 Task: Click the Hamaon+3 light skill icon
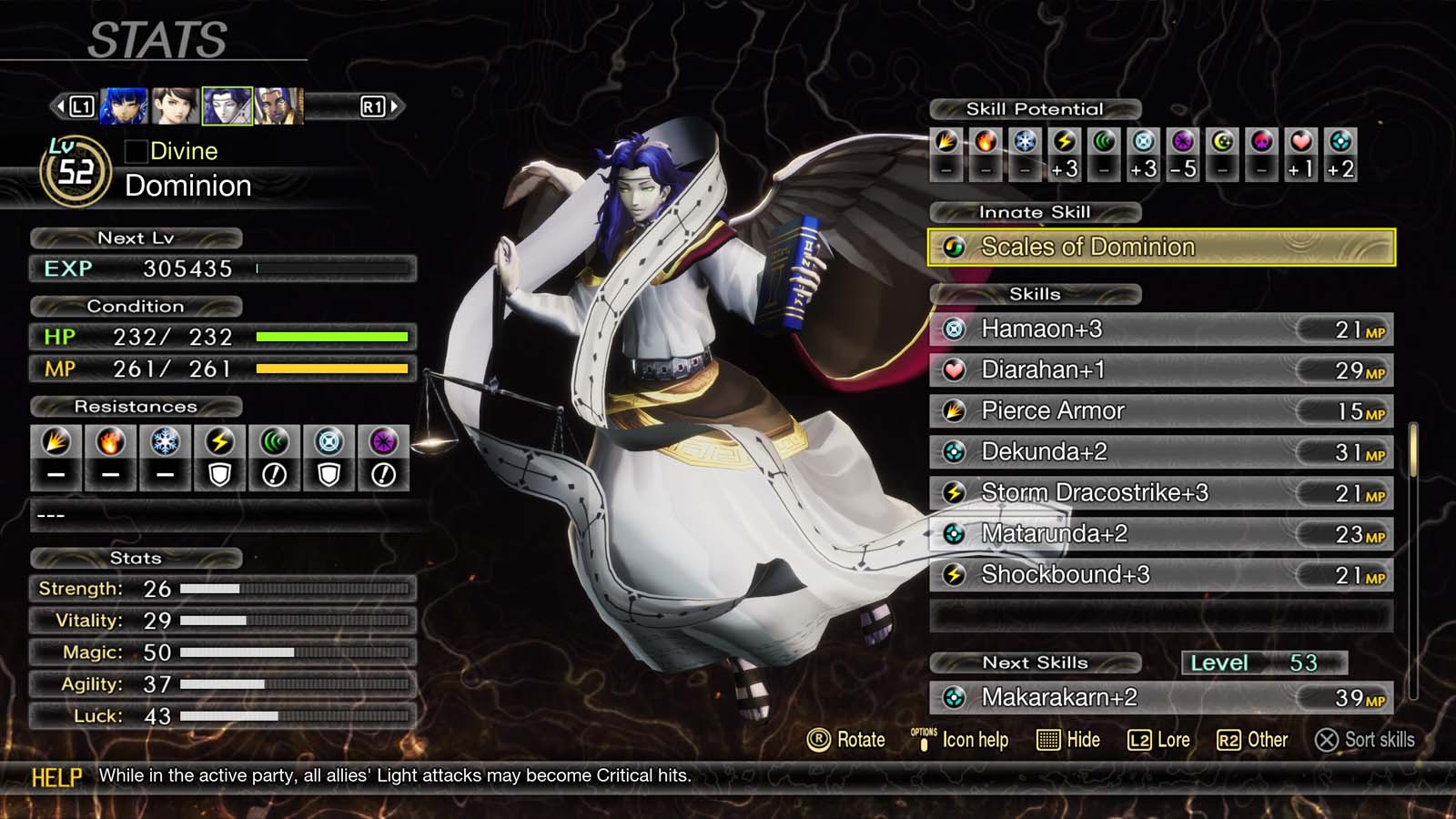tap(955, 329)
